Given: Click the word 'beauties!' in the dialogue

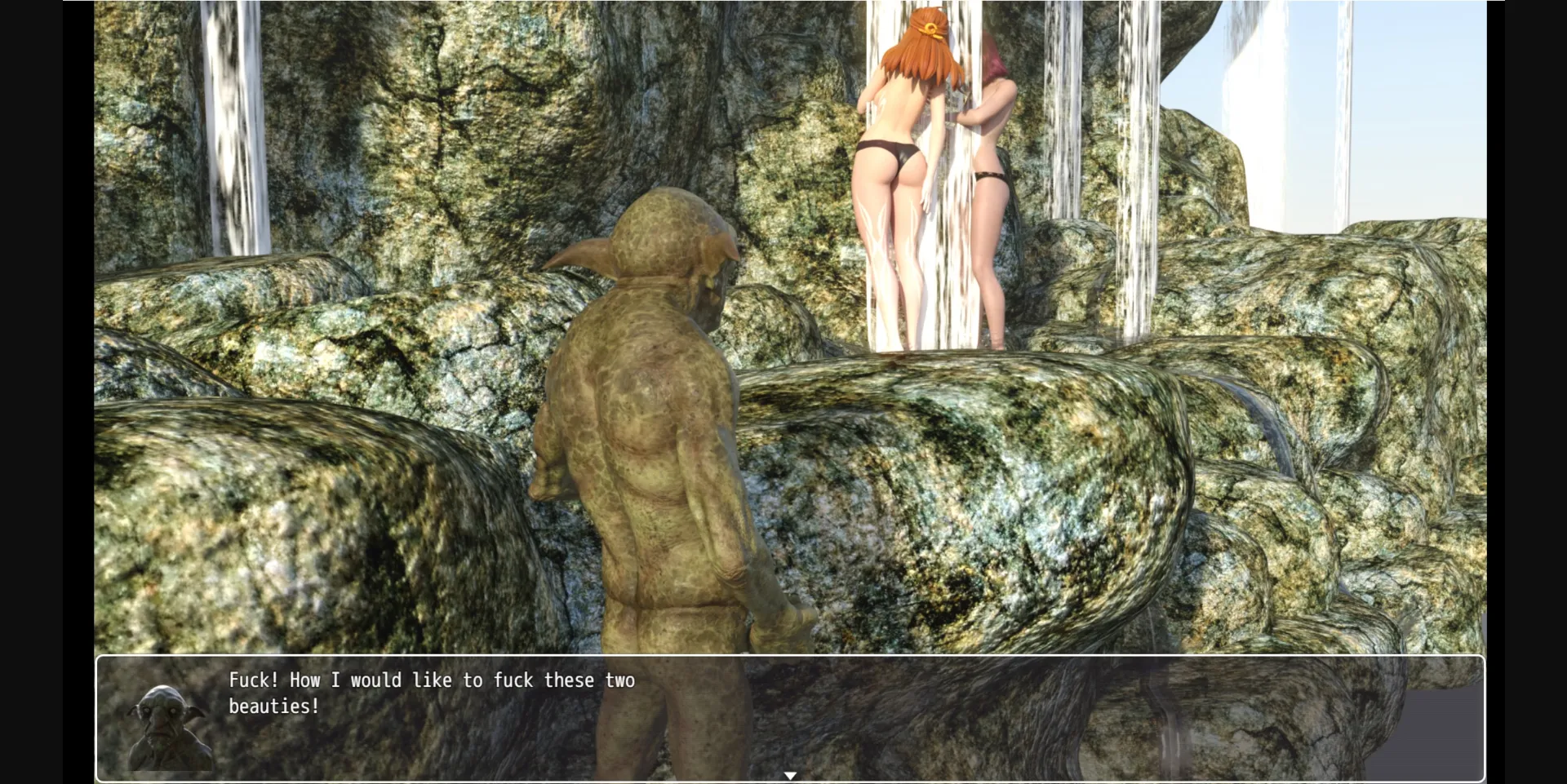Looking at the screenshot, I should pyautogui.click(x=272, y=707).
